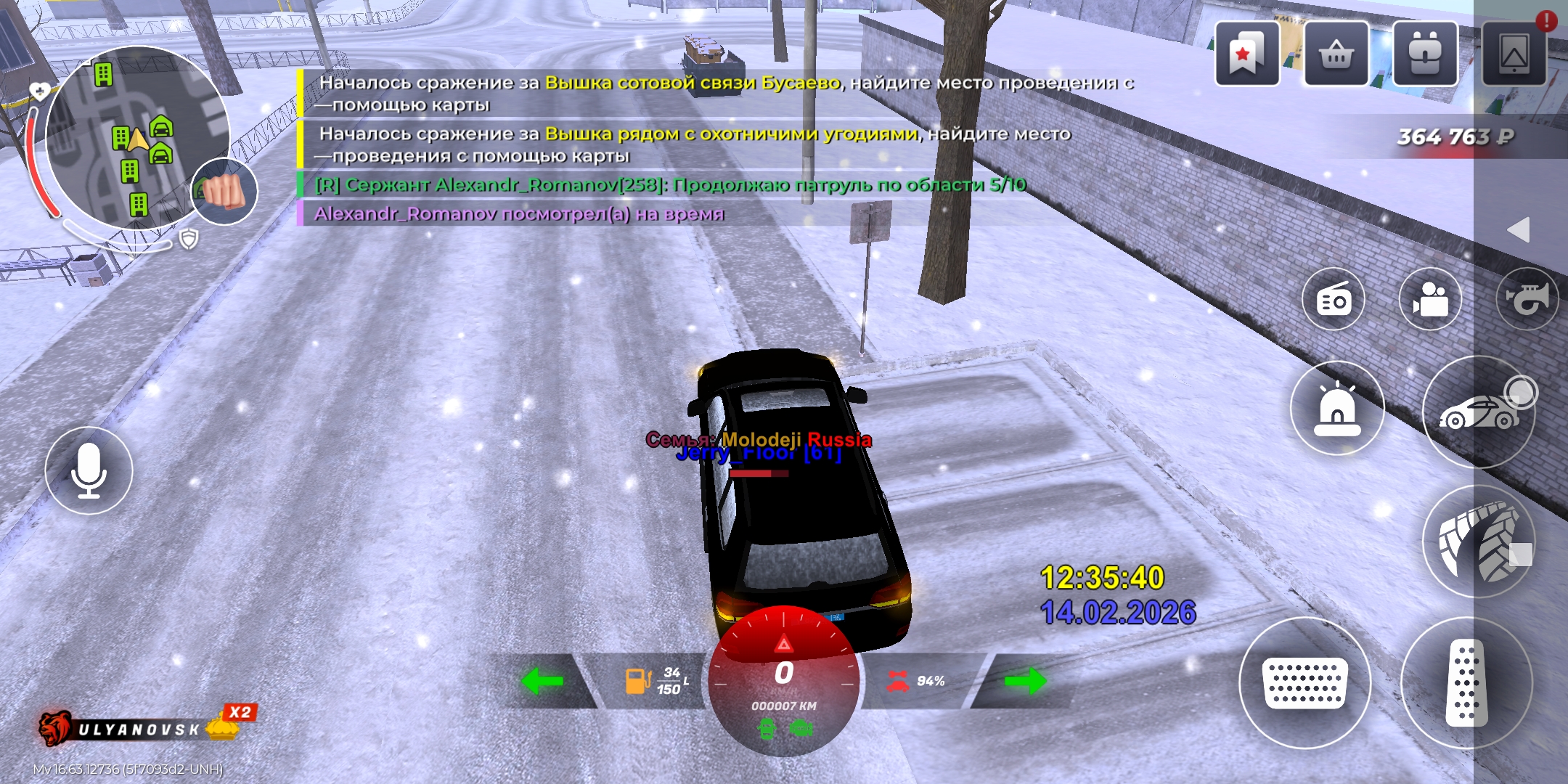
Task: Open the backpack inventory
Action: 1425,54
